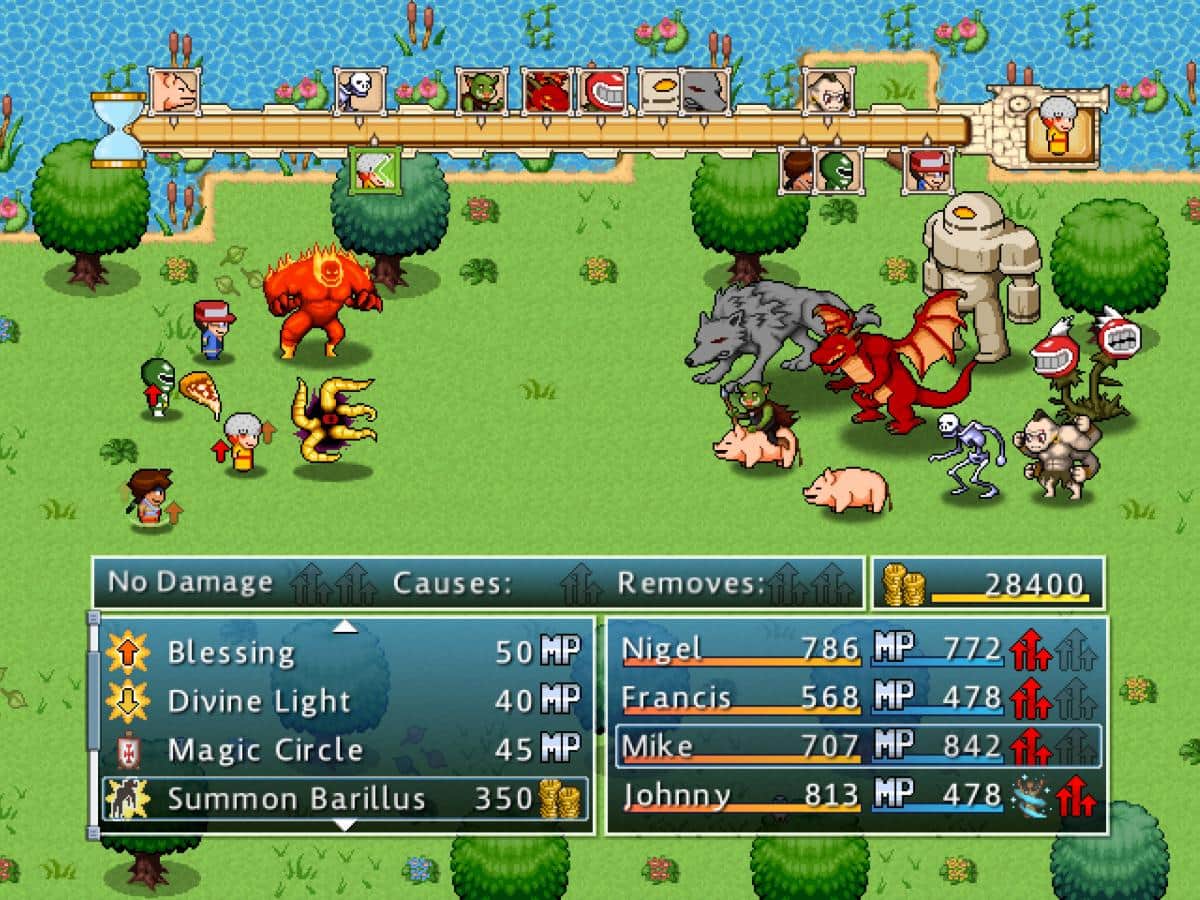Image resolution: width=1200 pixels, height=900 pixels.
Task: Select the skeleton portrait on the turn bar
Action: coord(359,91)
